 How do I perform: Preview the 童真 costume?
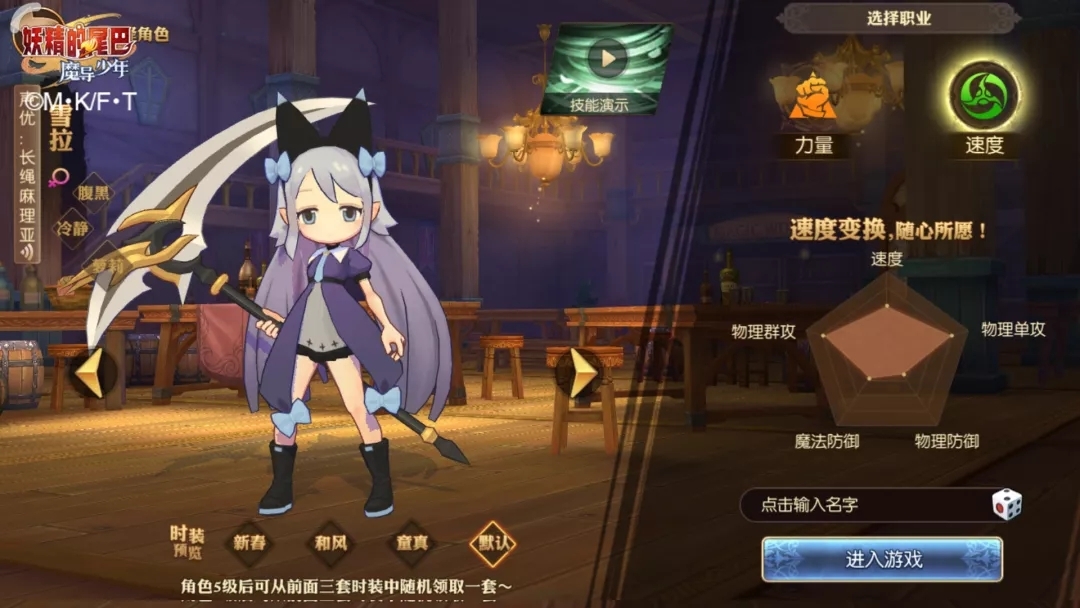412,544
